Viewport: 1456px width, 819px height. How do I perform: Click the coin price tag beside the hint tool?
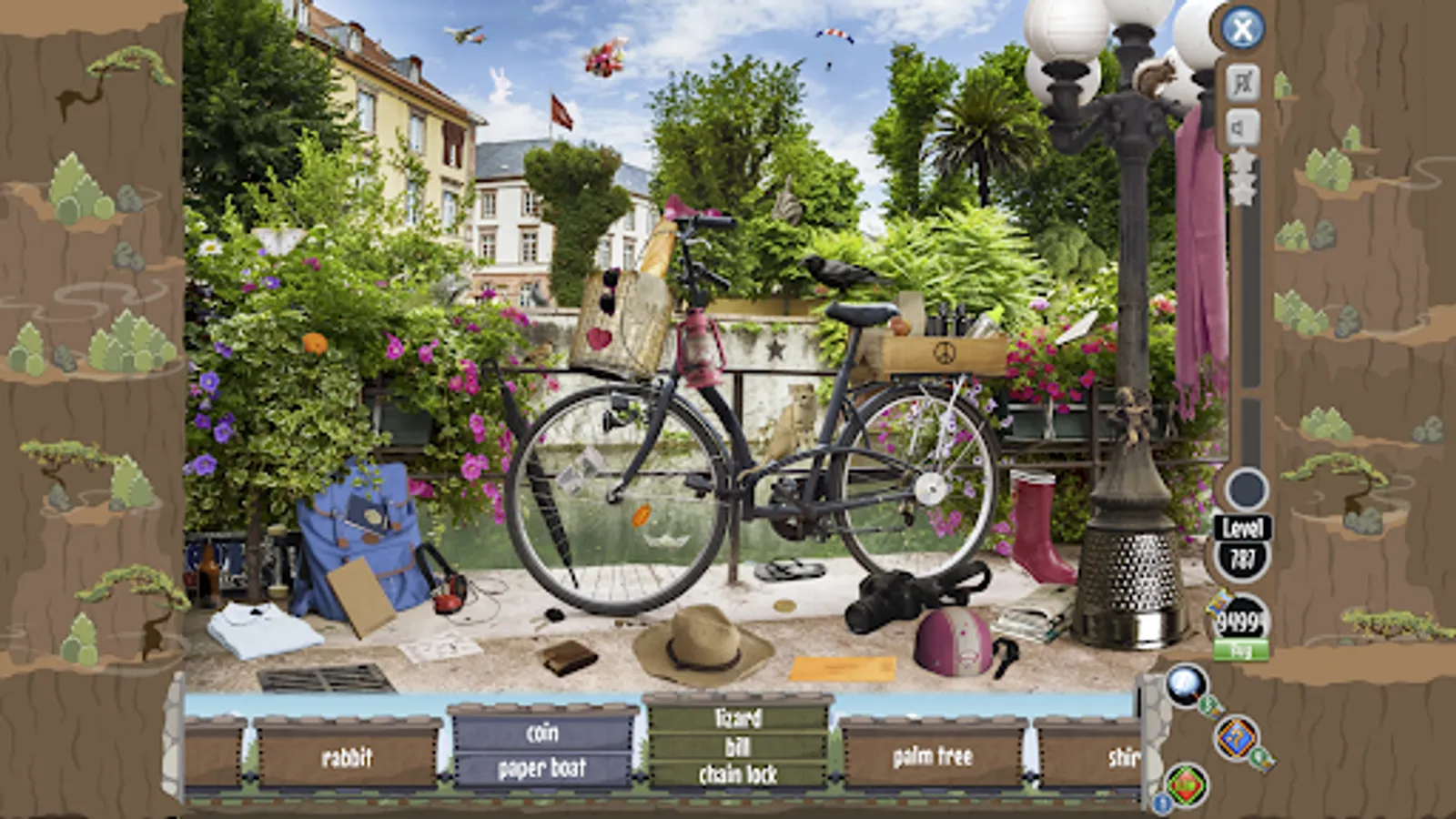point(1213,708)
